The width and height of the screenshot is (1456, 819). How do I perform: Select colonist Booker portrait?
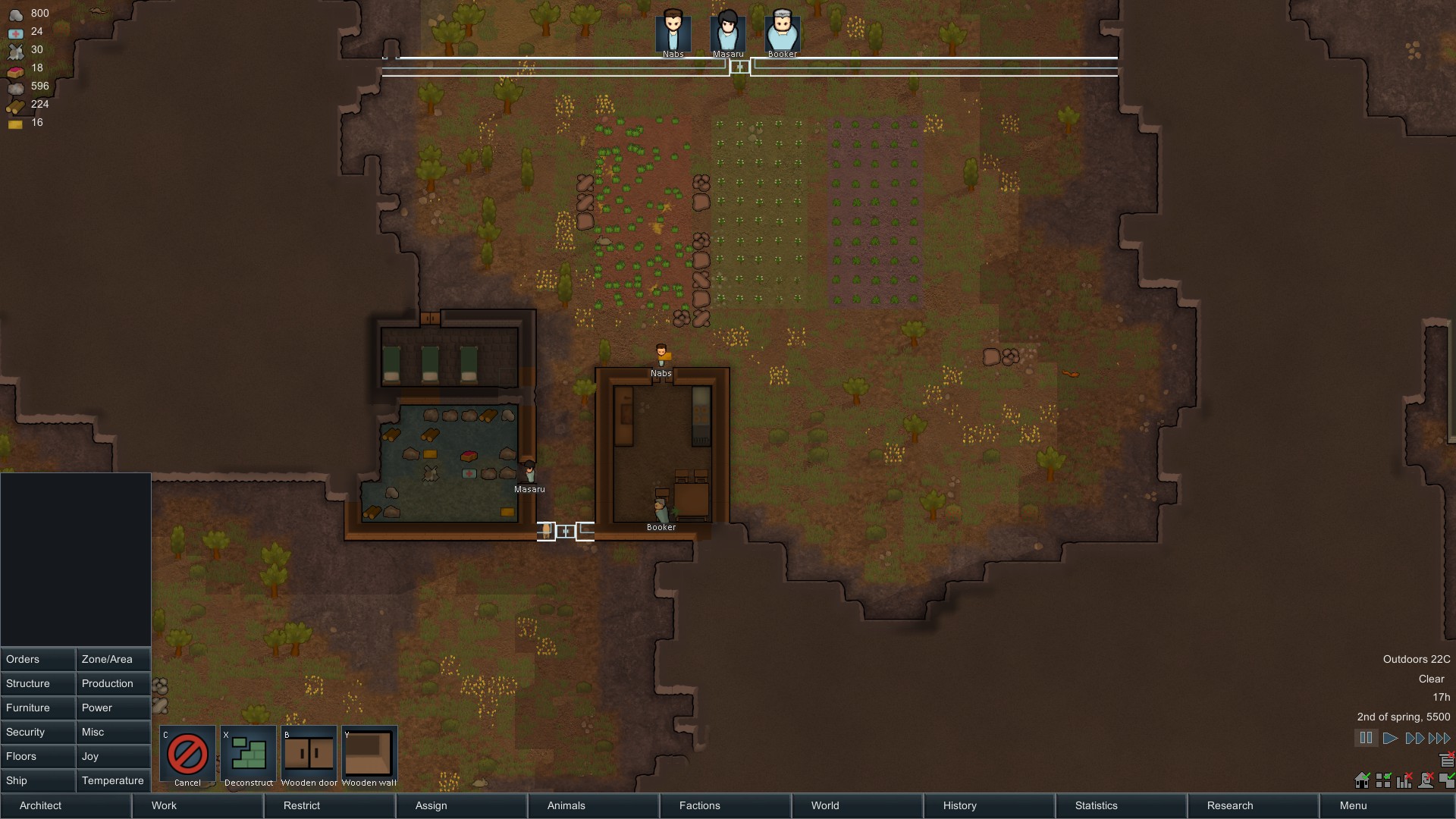tap(783, 32)
